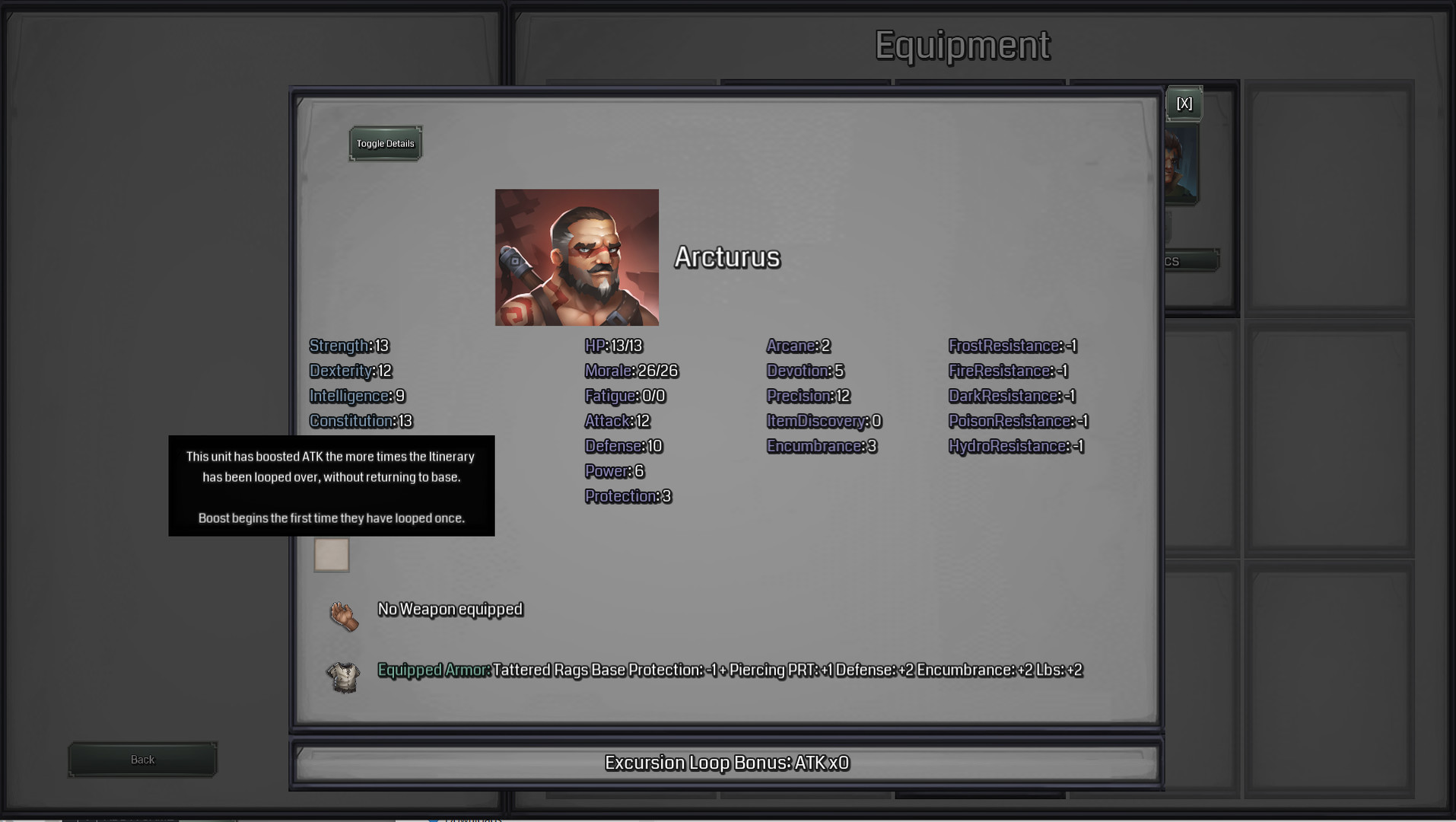Click Arcturus's portrait image
The width and height of the screenshot is (1456, 822).
pyautogui.click(x=577, y=257)
